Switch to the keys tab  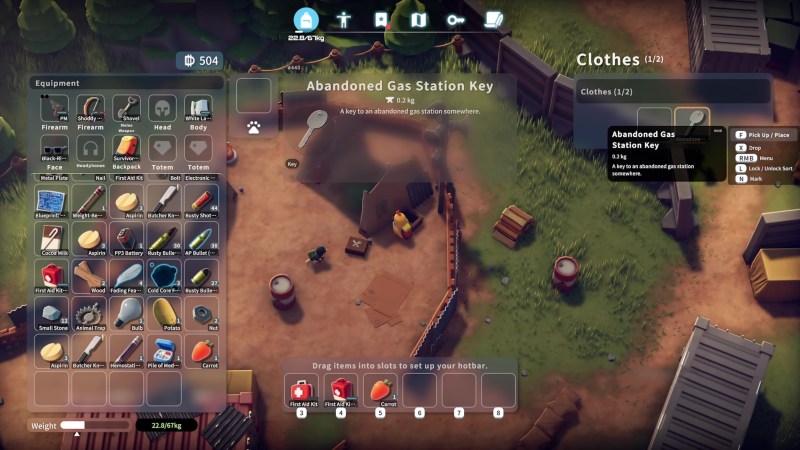(x=455, y=19)
